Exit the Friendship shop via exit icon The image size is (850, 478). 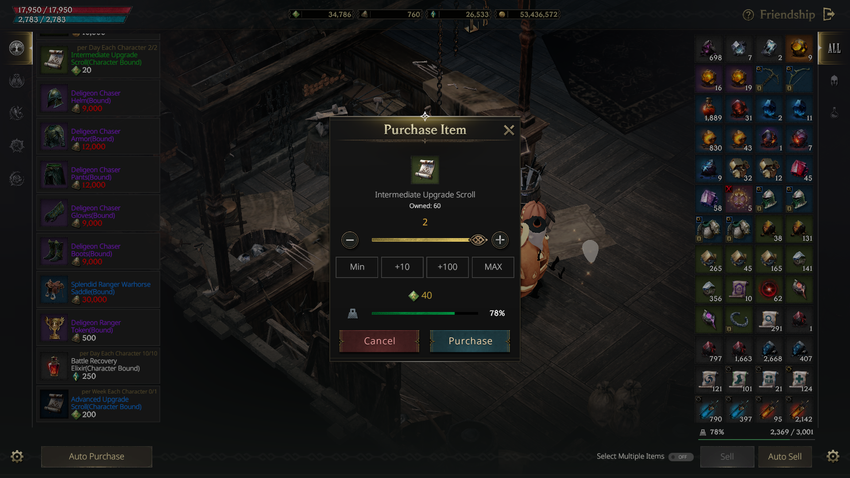[828, 15]
